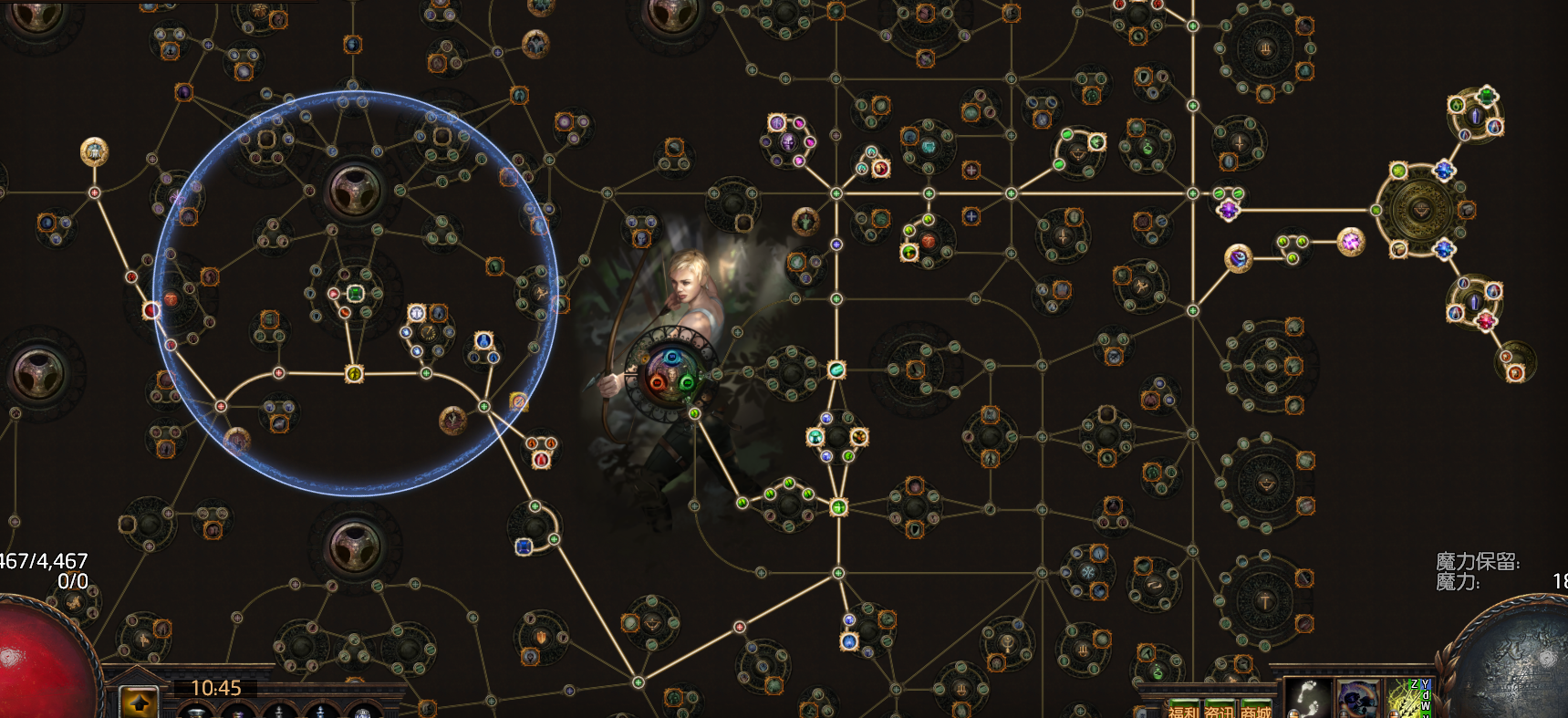
Task: Click the teal notable passive right of the Ranger
Action: point(836,369)
